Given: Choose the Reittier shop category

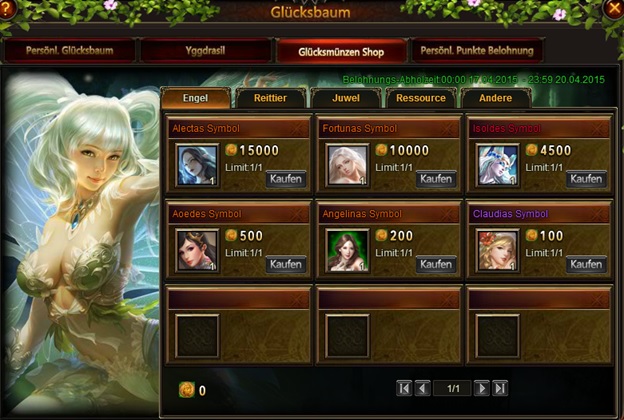Looking at the screenshot, I should tap(270, 98).
